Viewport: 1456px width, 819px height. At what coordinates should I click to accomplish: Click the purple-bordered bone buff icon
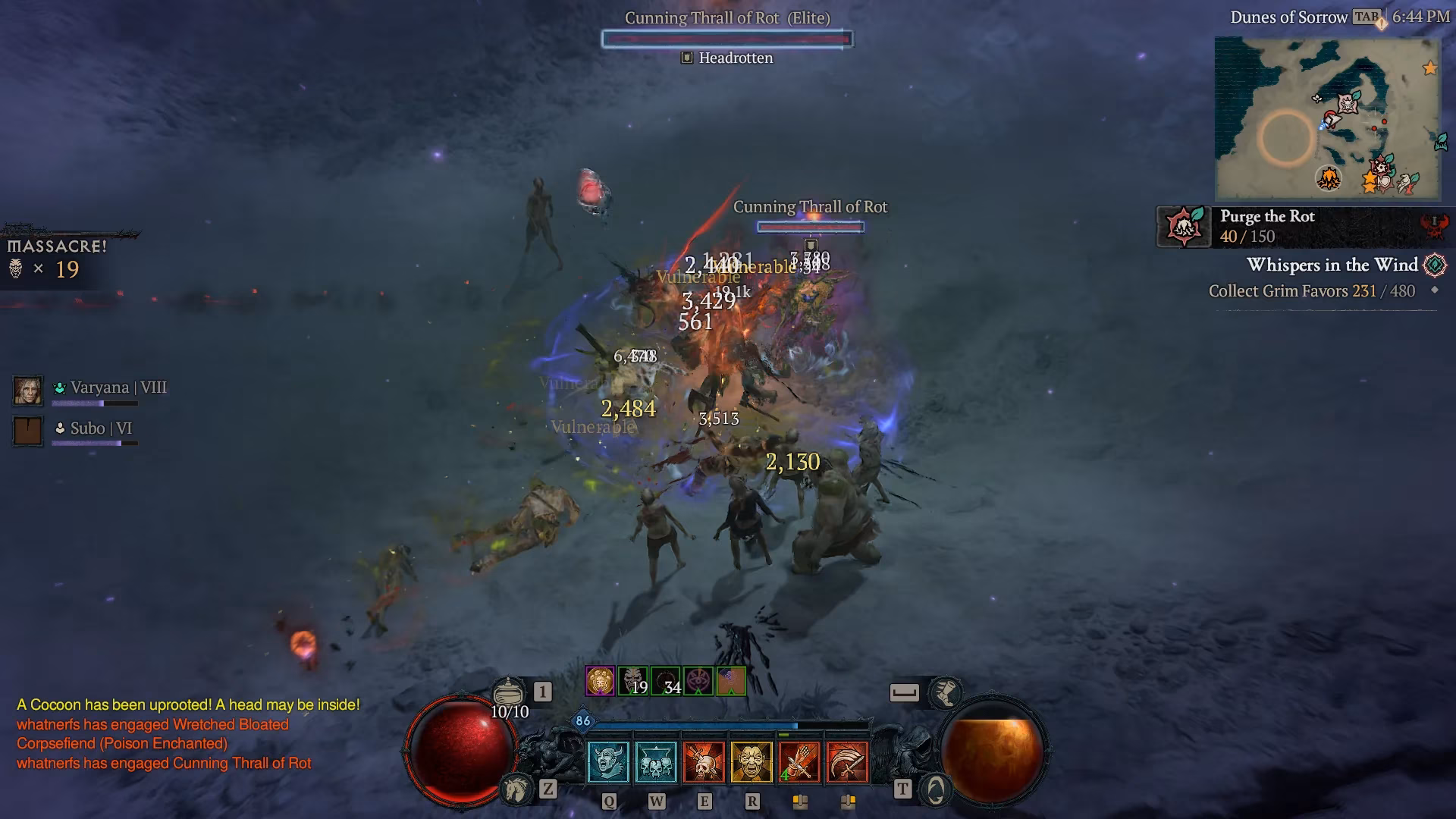[601, 680]
